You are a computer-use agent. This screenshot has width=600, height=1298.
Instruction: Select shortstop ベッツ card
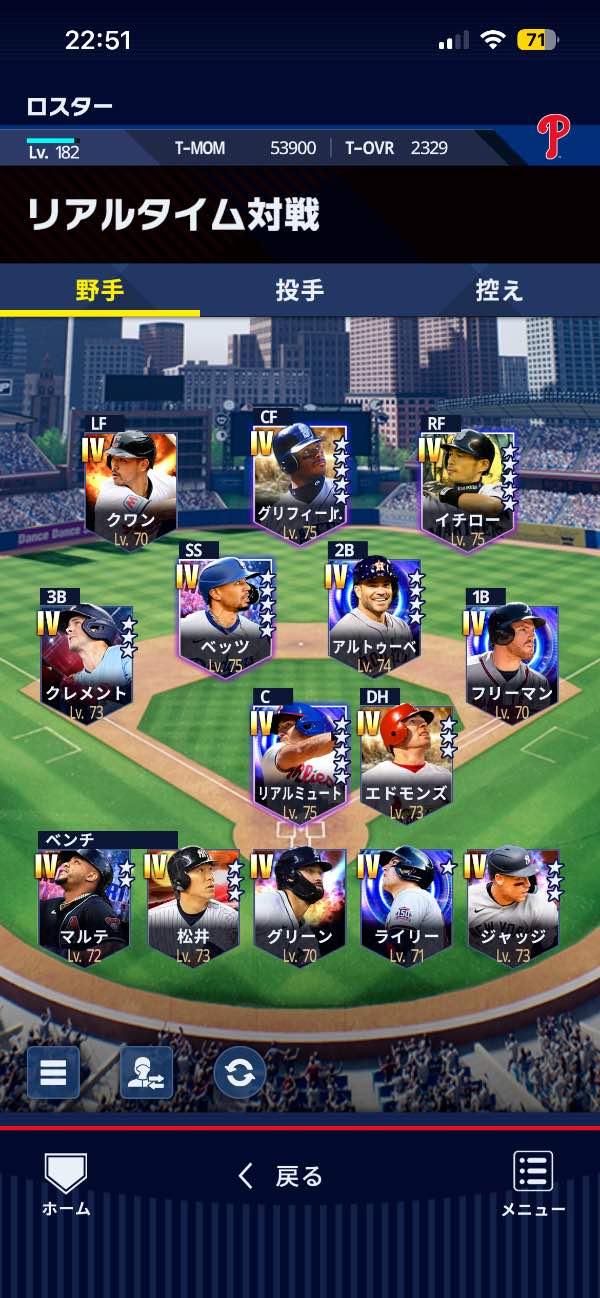[226, 611]
